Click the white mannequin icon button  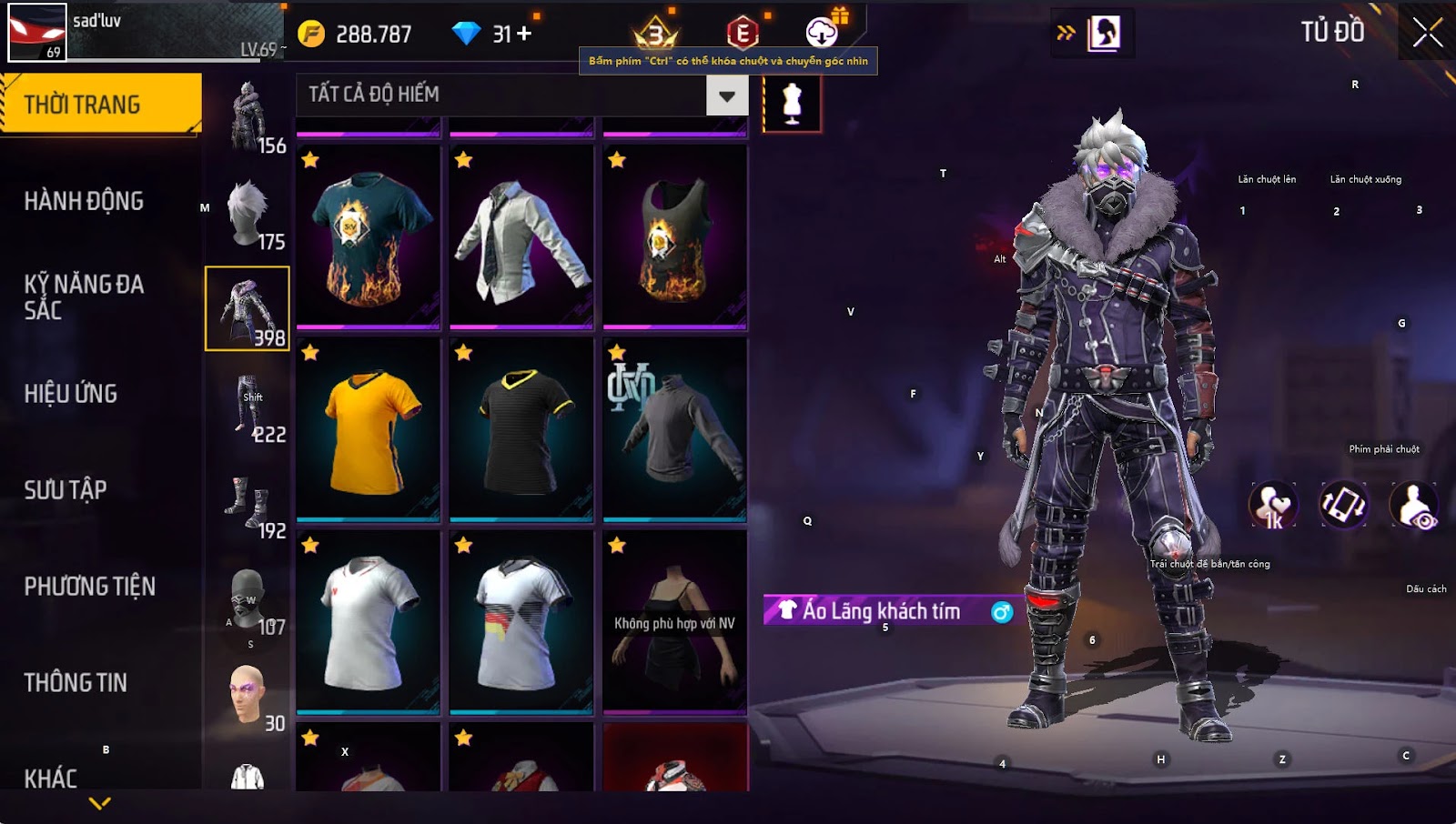[792, 104]
